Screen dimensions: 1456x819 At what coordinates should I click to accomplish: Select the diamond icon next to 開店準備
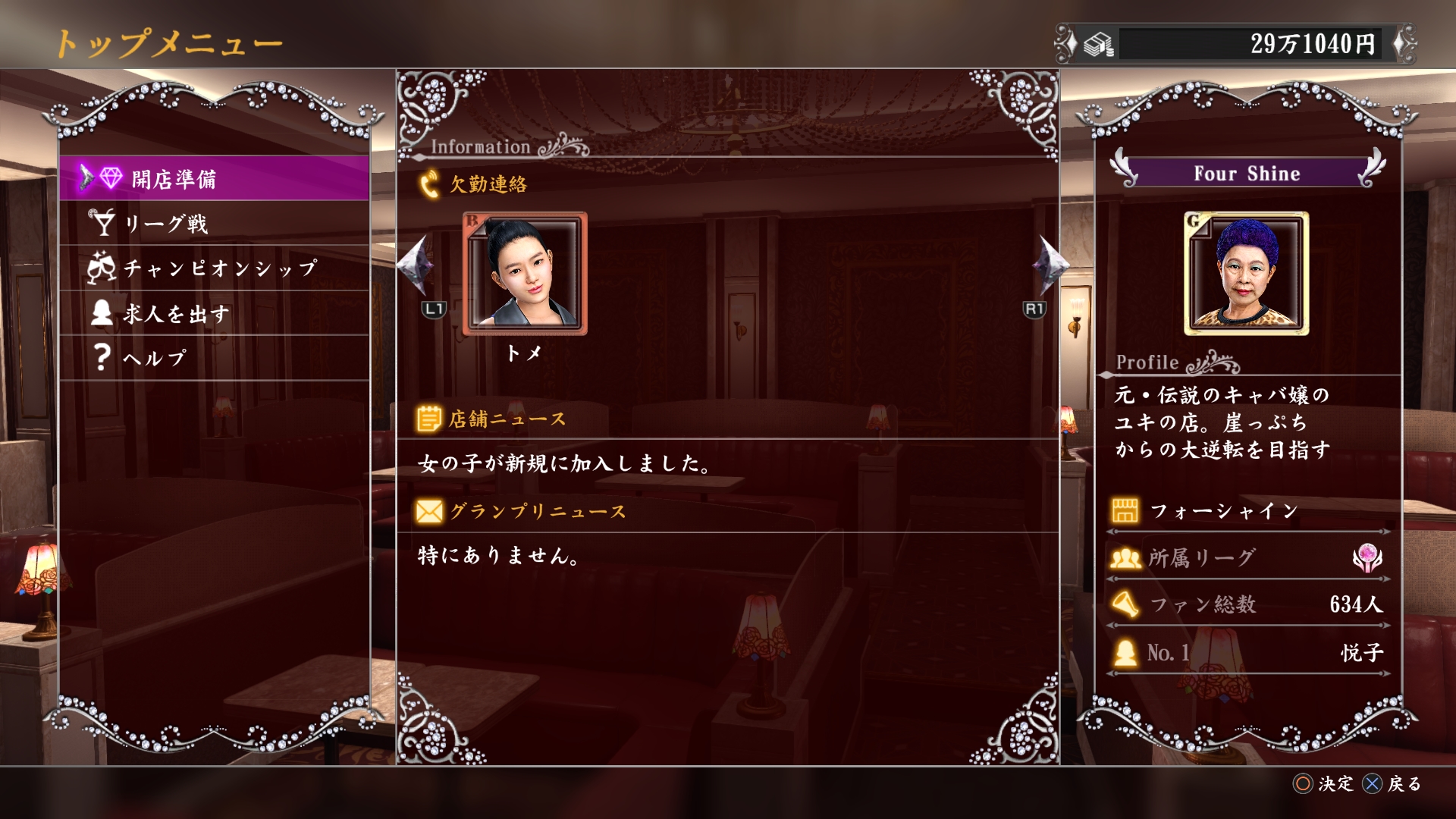[x=111, y=175]
